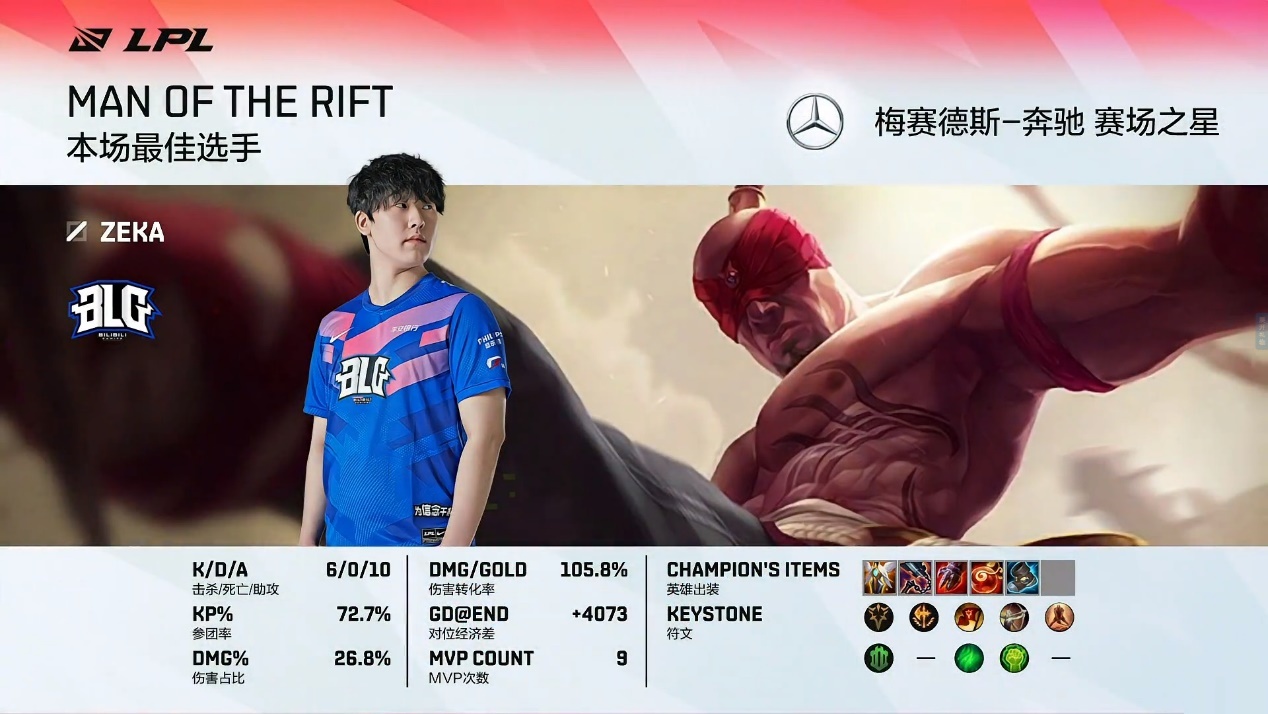
Task: Select the winged golden item icon
Action: 880,578
